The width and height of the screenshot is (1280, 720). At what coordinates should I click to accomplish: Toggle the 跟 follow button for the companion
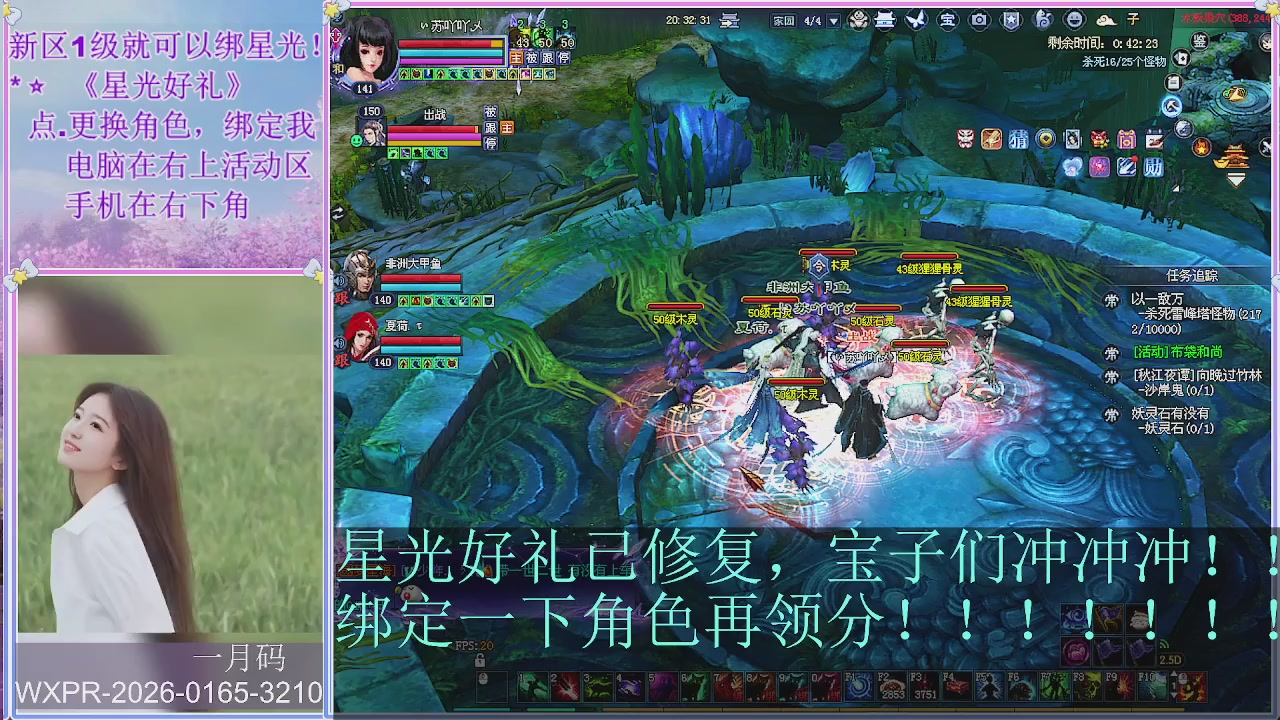pos(491,127)
